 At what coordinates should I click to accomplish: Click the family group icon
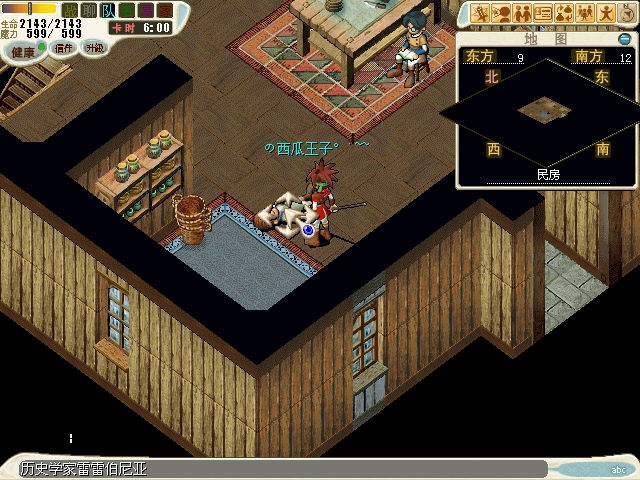[x=585, y=14]
